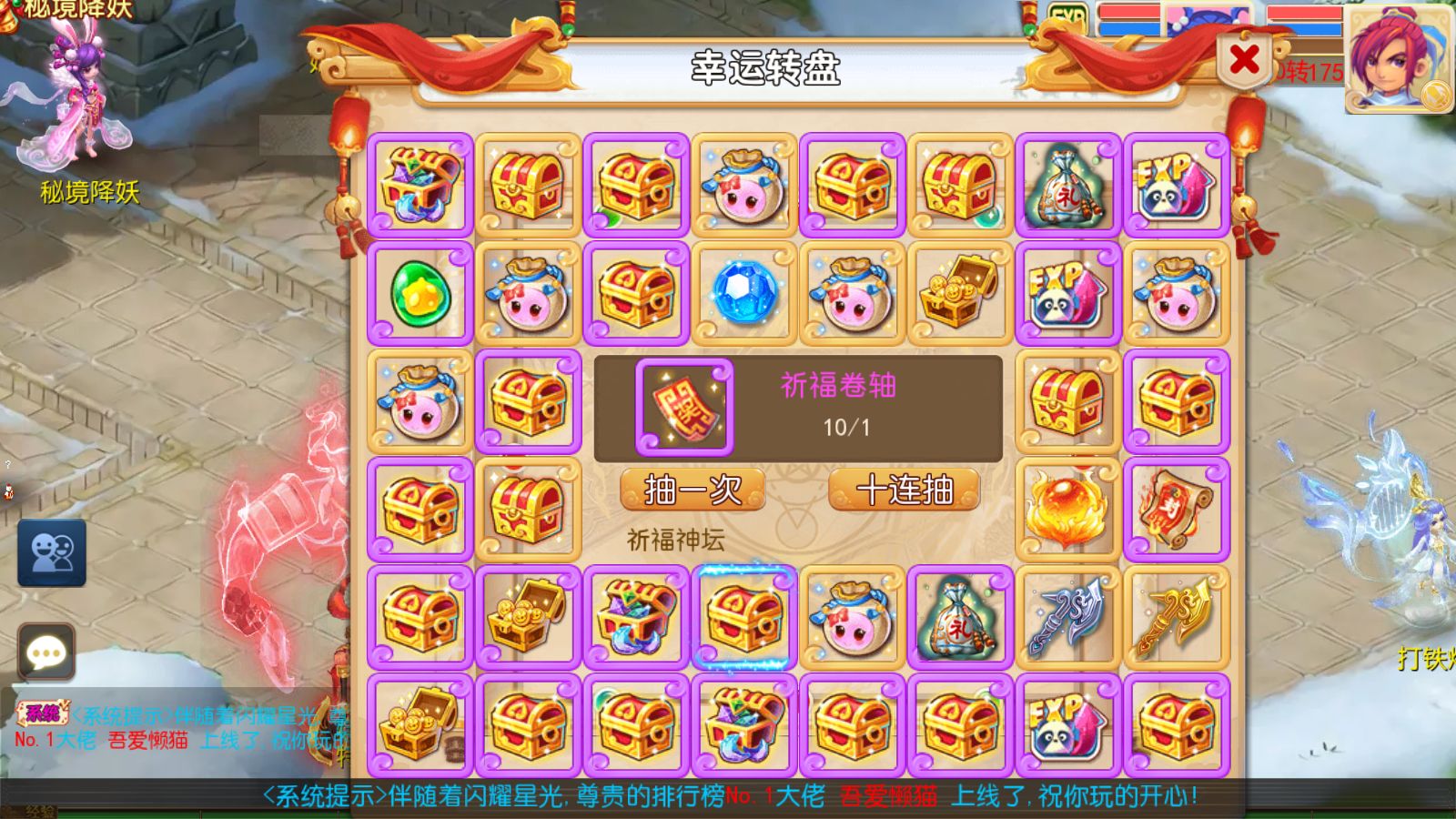Click the red 祈福卷轴 scroll item icon

coord(684,405)
